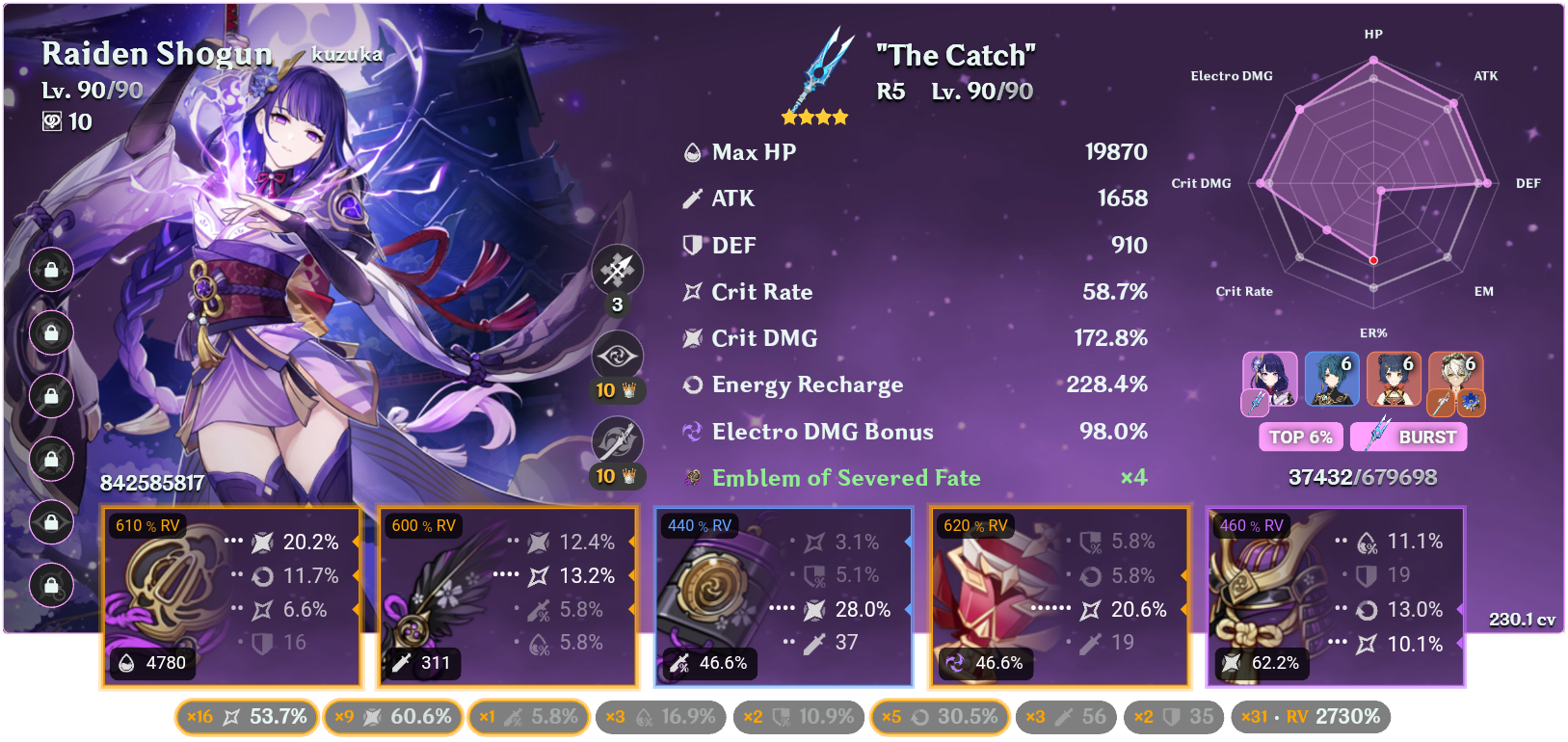Select Raiden's Normal Attack talent icon
This screenshot has height=742, width=1568.
617,270
